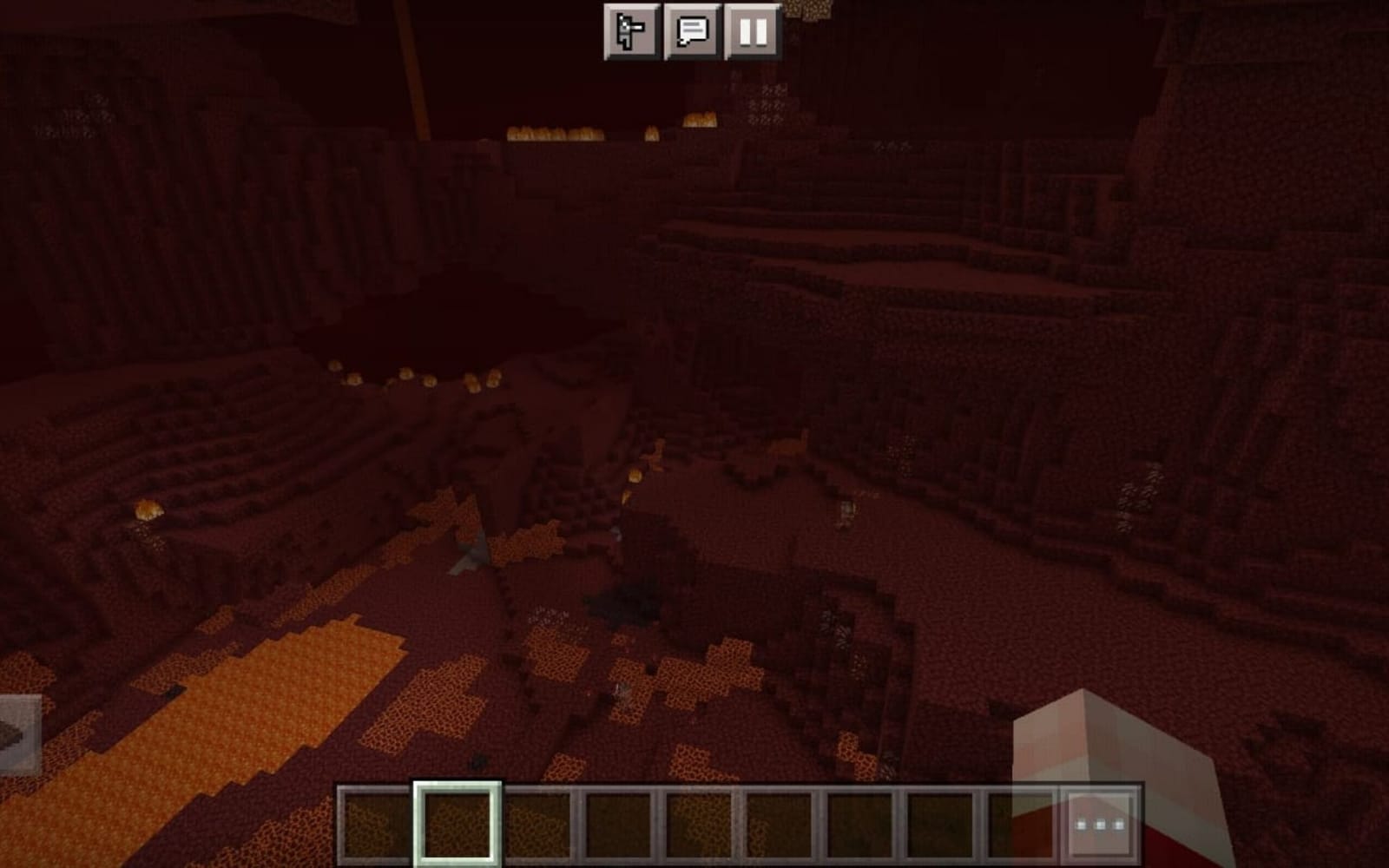Tap the player figure icon at top
1389x868 pixels.
(x=630, y=31)
